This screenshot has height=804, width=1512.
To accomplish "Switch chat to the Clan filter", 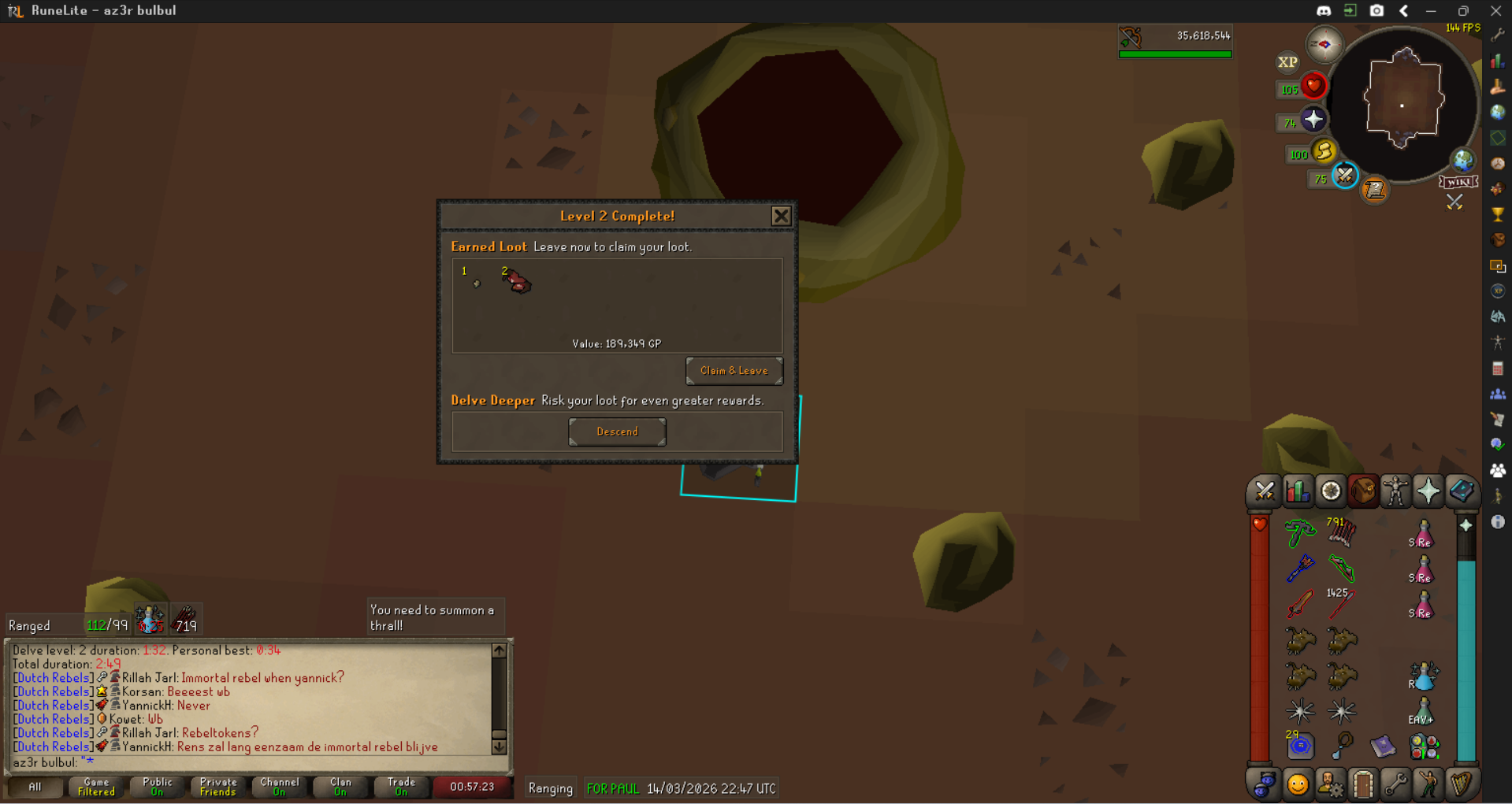I will 340,787.
